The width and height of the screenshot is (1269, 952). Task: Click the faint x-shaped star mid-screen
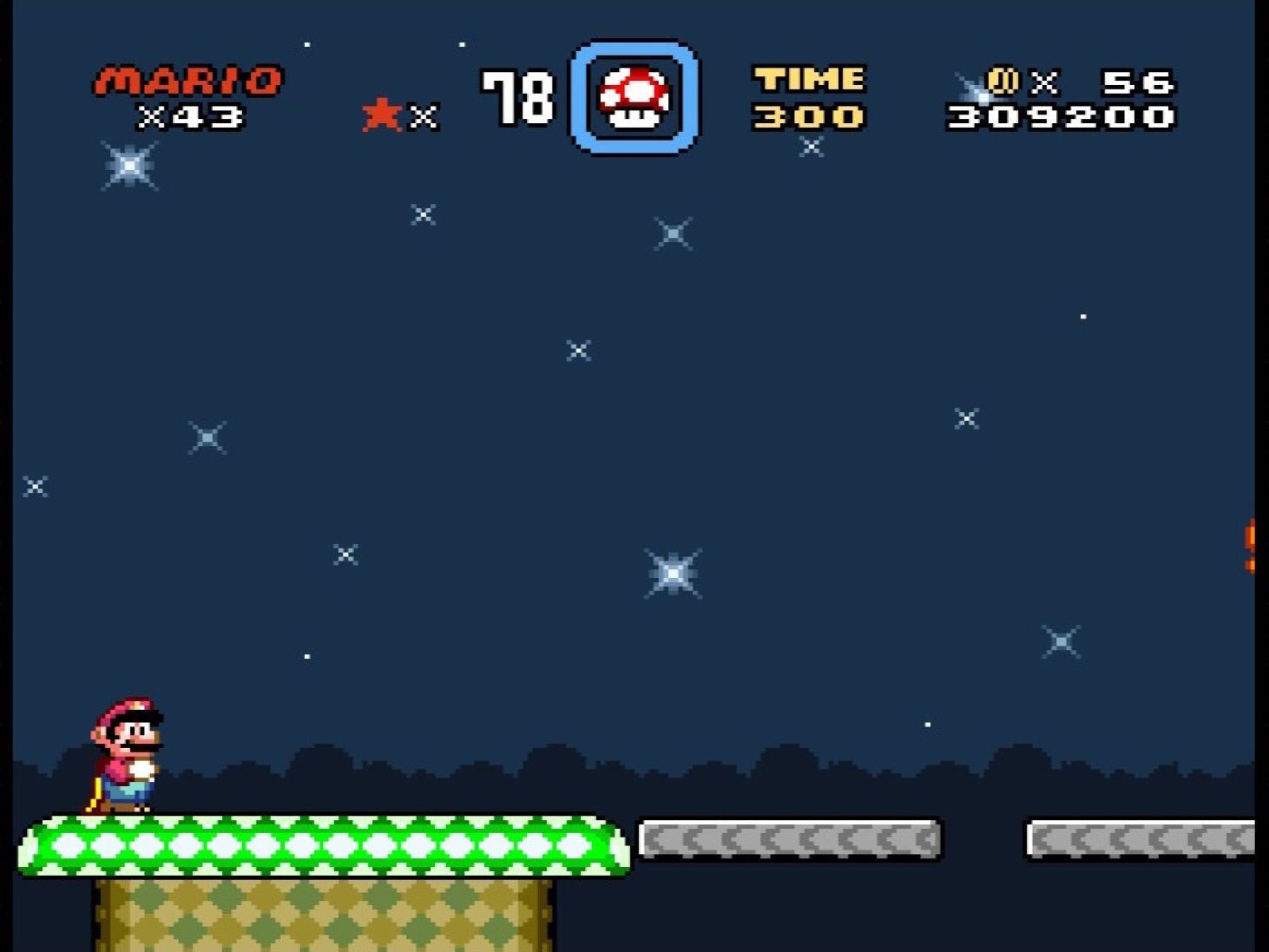[x=576, y=351]
